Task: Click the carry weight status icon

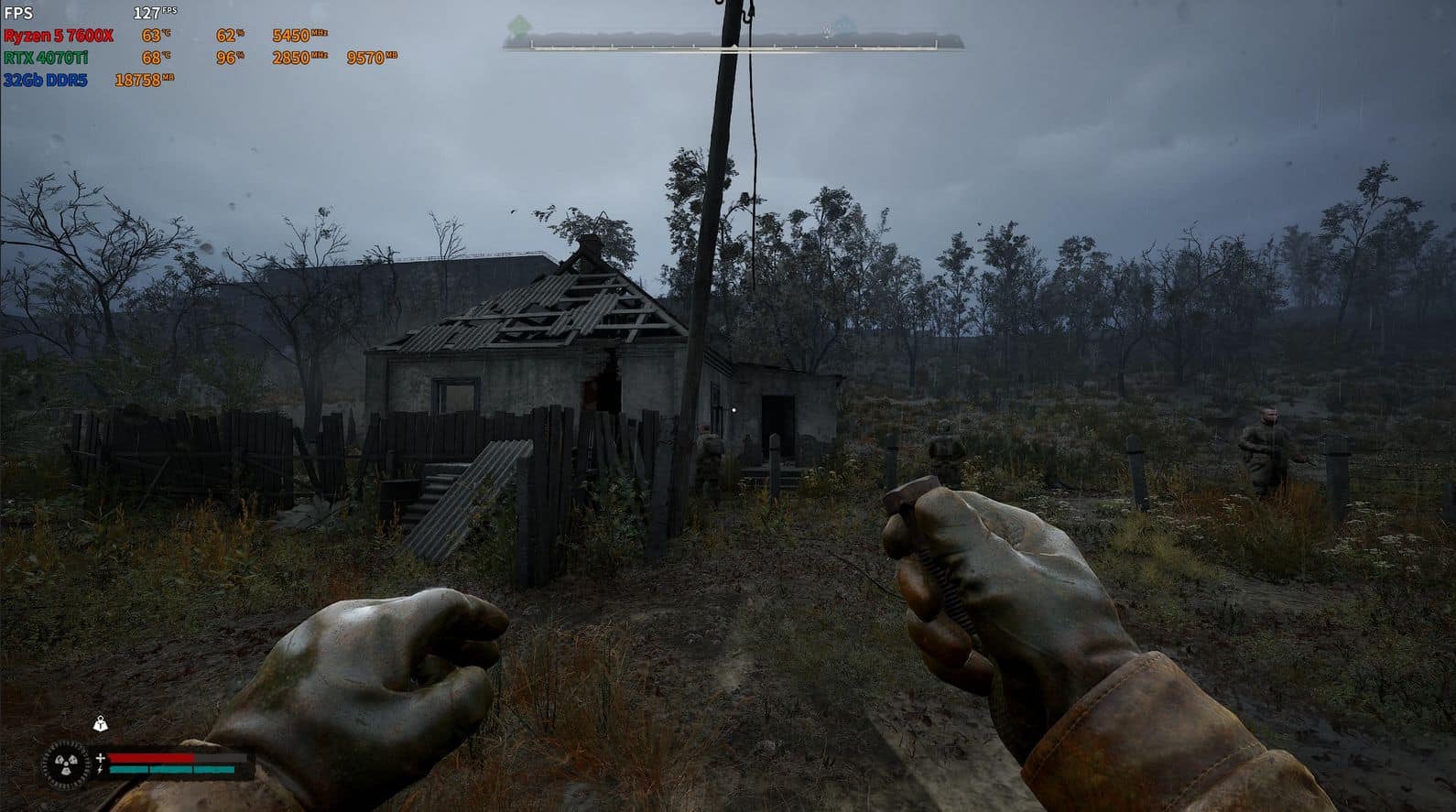Action: click(x=100, y=725)
